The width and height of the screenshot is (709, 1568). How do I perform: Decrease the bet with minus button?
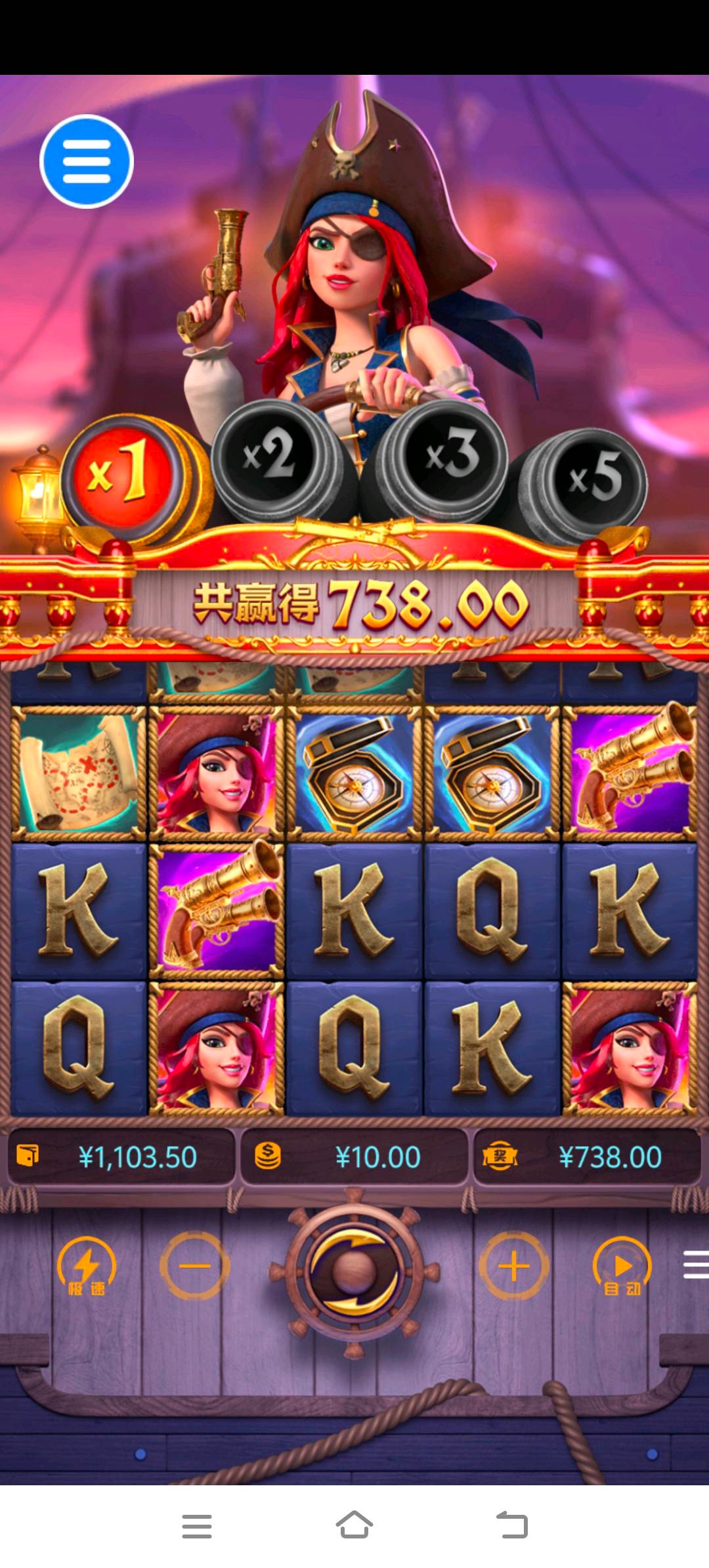[194, 1265]
